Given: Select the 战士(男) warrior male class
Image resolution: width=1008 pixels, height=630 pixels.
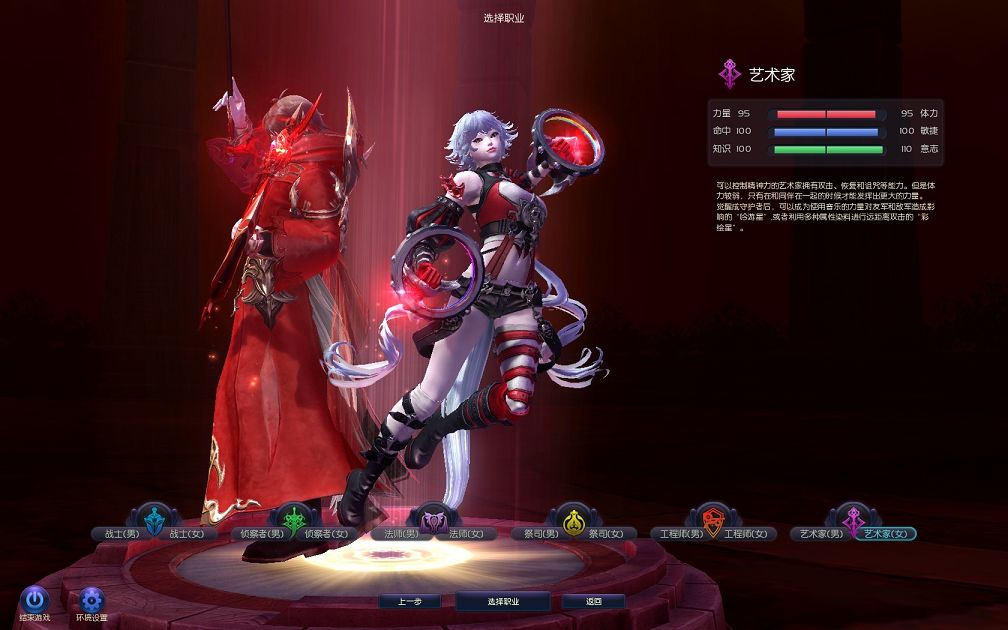Looking at the screenshot, I should click(116, 534).
